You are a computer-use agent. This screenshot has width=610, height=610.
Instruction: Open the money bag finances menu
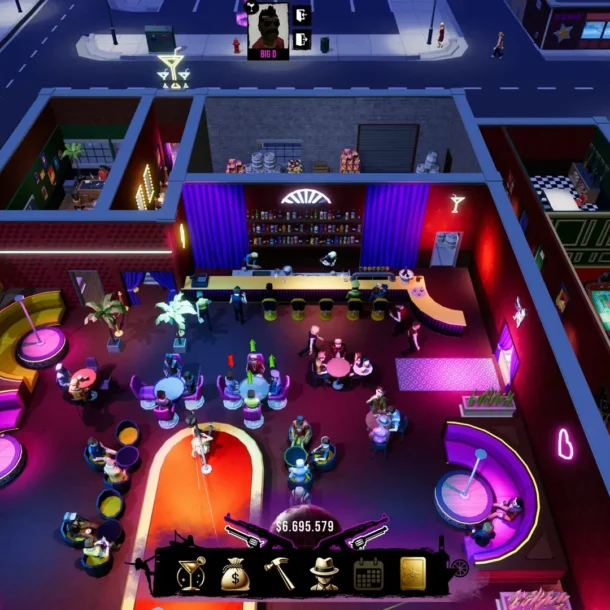[x=236, y=573]
